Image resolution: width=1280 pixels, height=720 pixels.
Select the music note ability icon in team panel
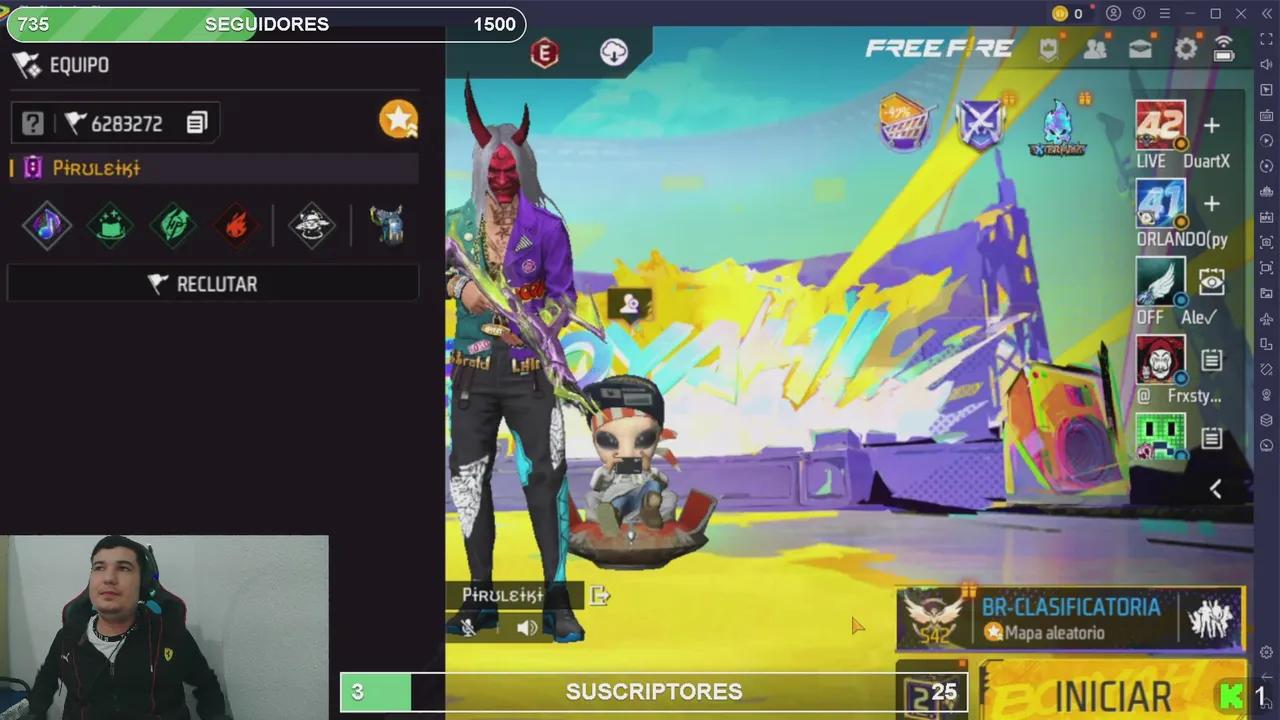[47, 225]
